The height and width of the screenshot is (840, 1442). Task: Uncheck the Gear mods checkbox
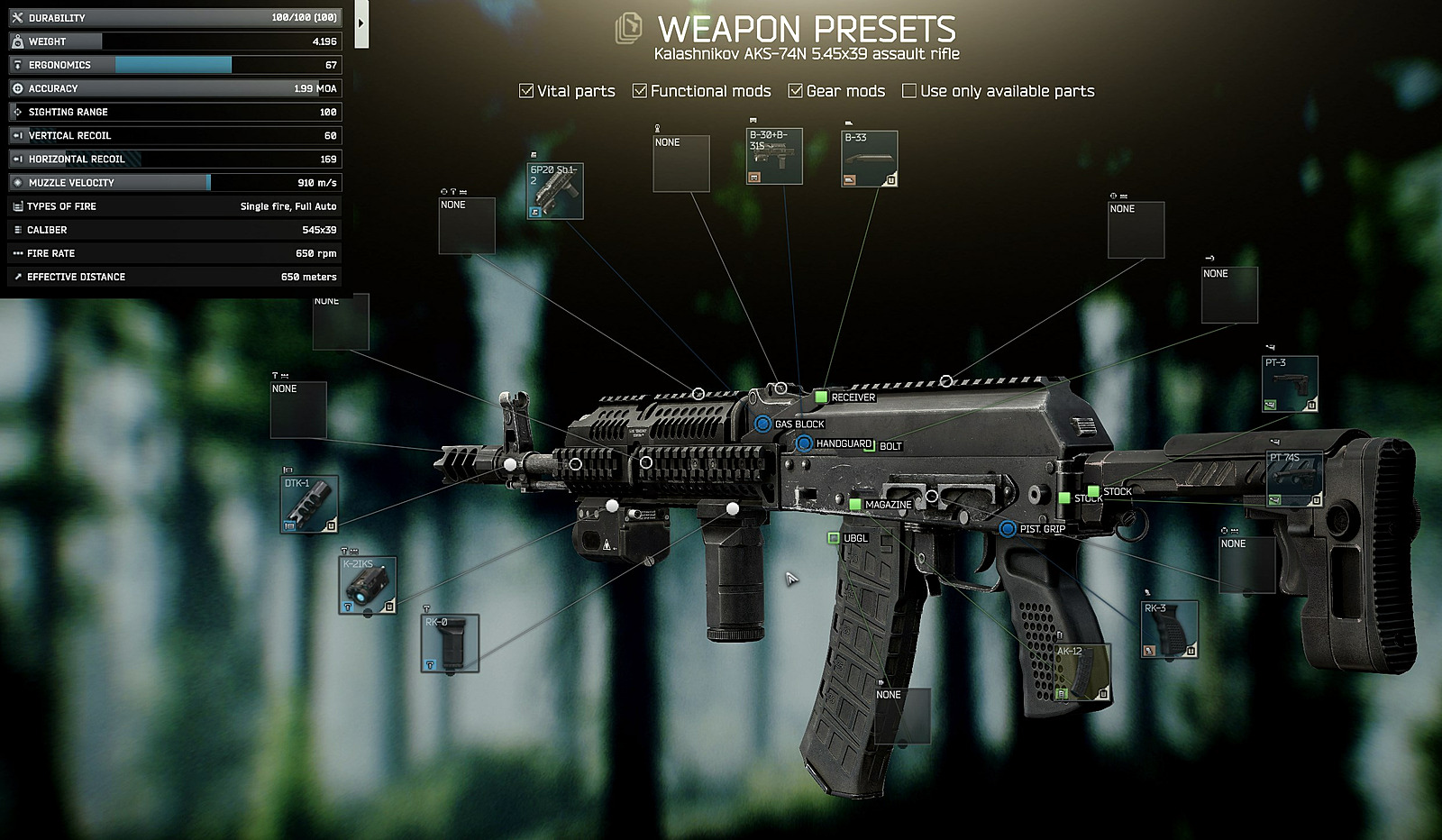click(x=796, y=91)
